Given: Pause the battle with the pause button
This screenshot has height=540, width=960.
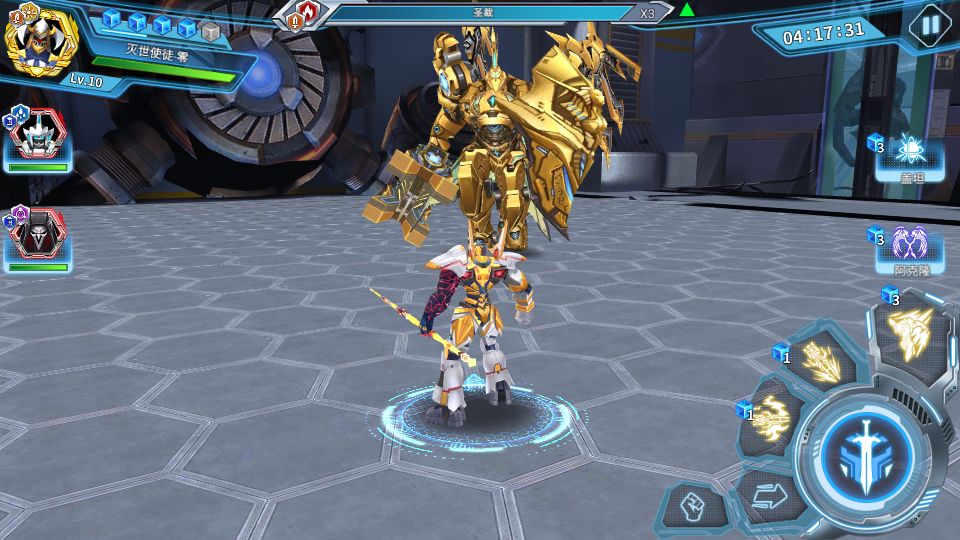Looking at the screenshot, I should (930, 24).
